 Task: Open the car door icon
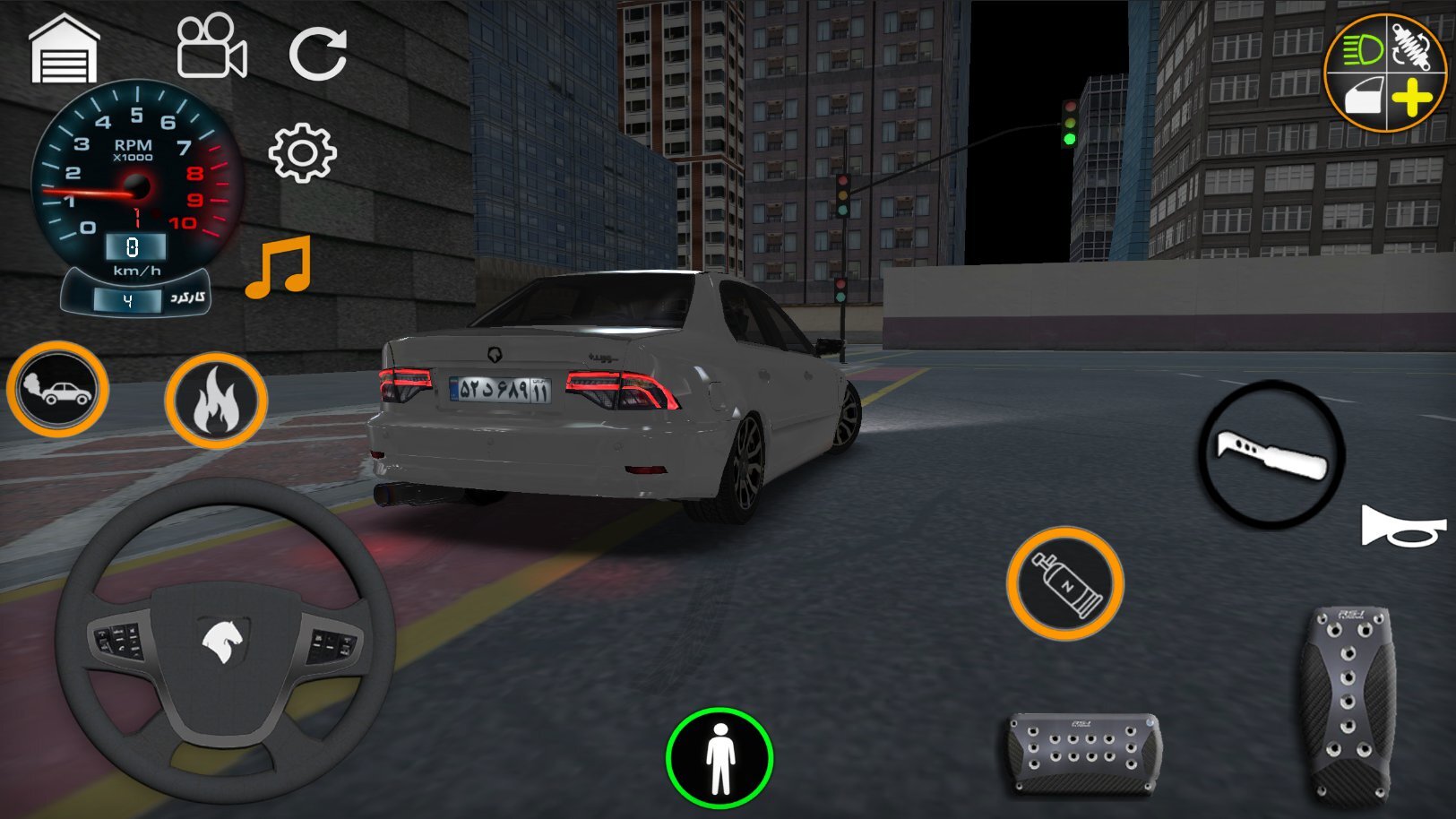[1363, 97]
